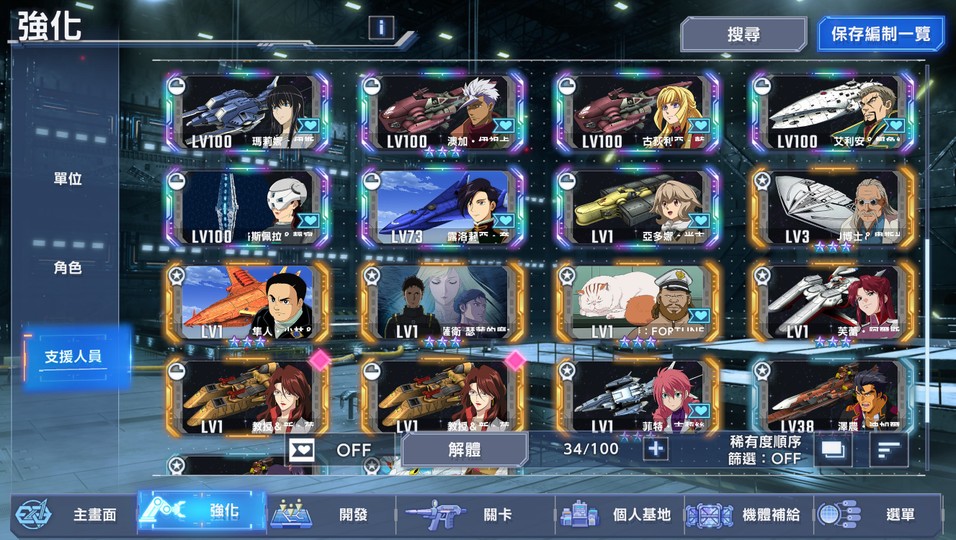The height and width of the screenshot is (540, 956).
Task: Switch to the 單位 units tab
Action: (68, 180)
